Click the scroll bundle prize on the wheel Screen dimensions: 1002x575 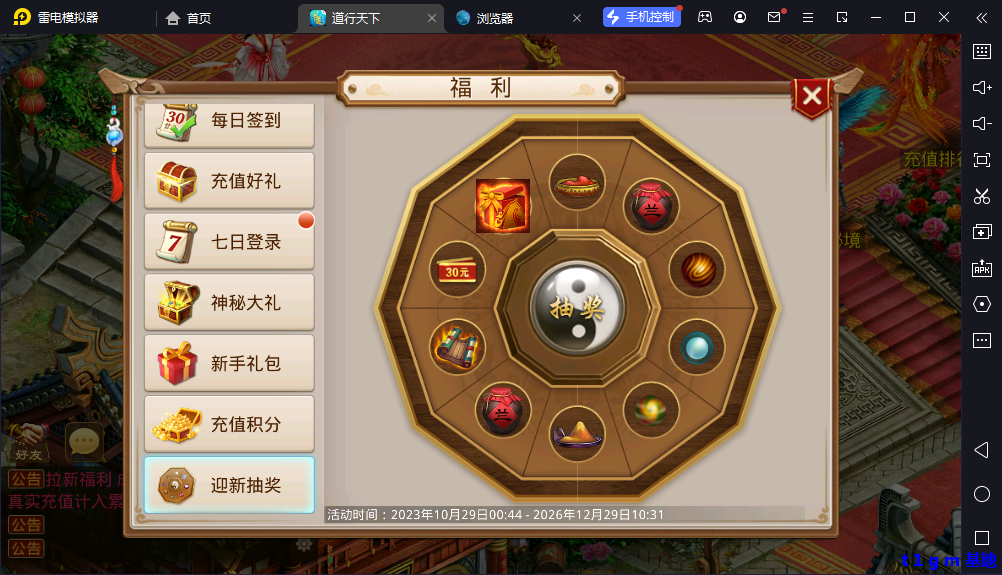pos(457,347)
